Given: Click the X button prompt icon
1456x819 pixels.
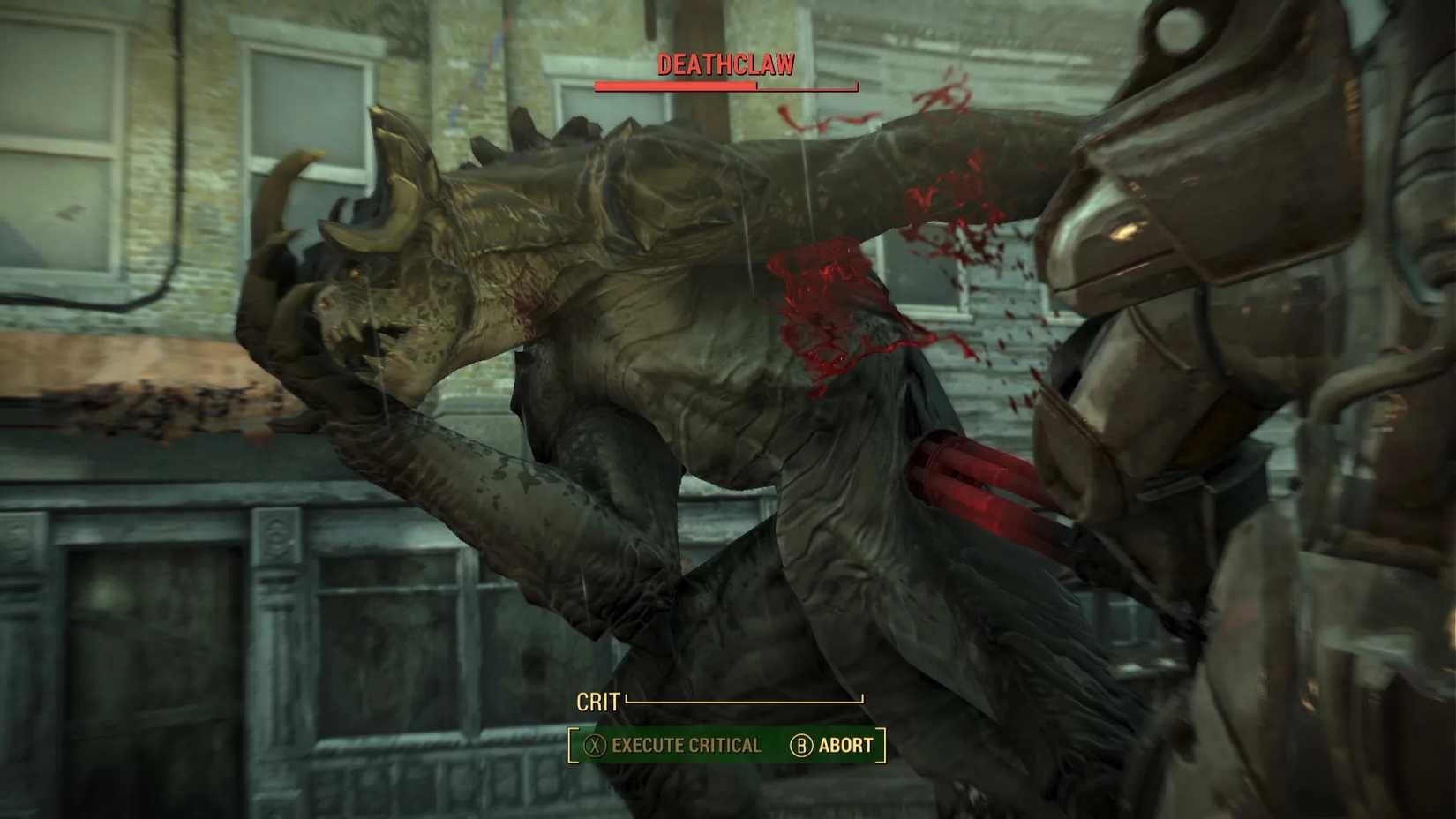Looking at the screenshot, I should [x=597, y=745].
